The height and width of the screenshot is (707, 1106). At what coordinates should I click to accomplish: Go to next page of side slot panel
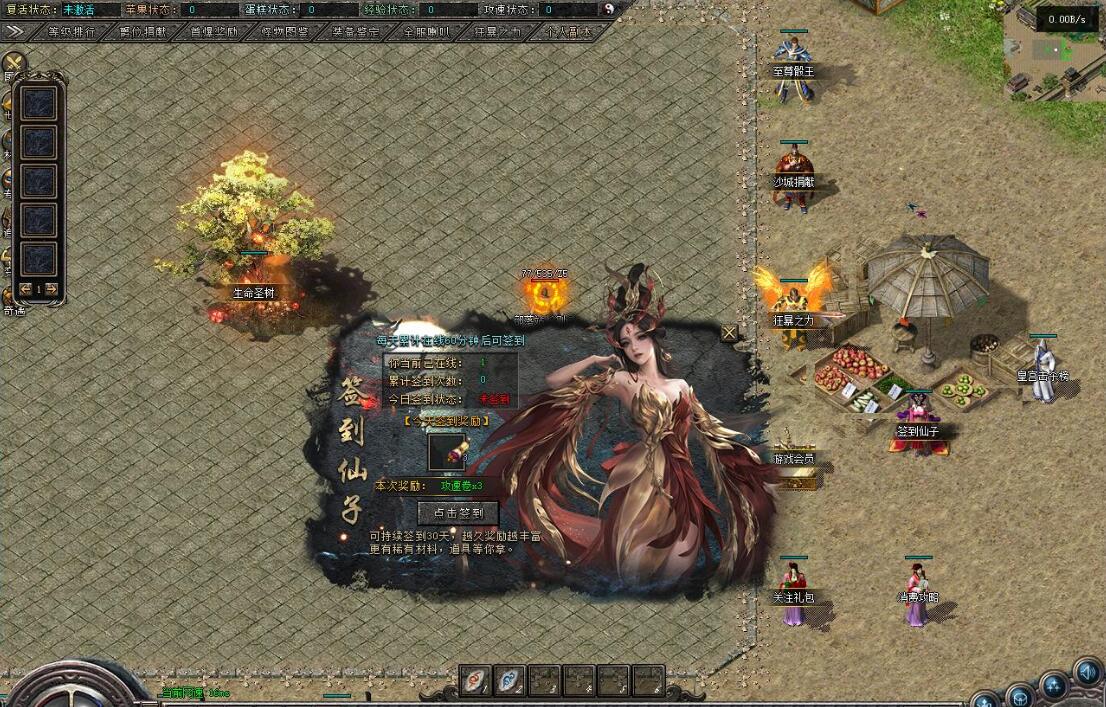(x=51, y=290)
